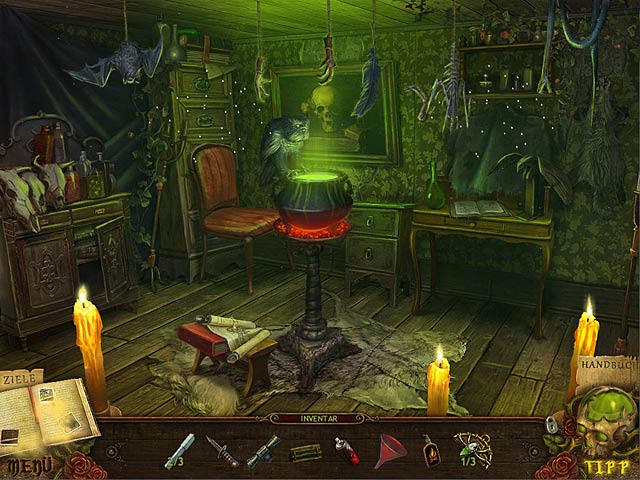Select the flame-labeled bottle item
The image size is (640, 480).
click(431, 451)
